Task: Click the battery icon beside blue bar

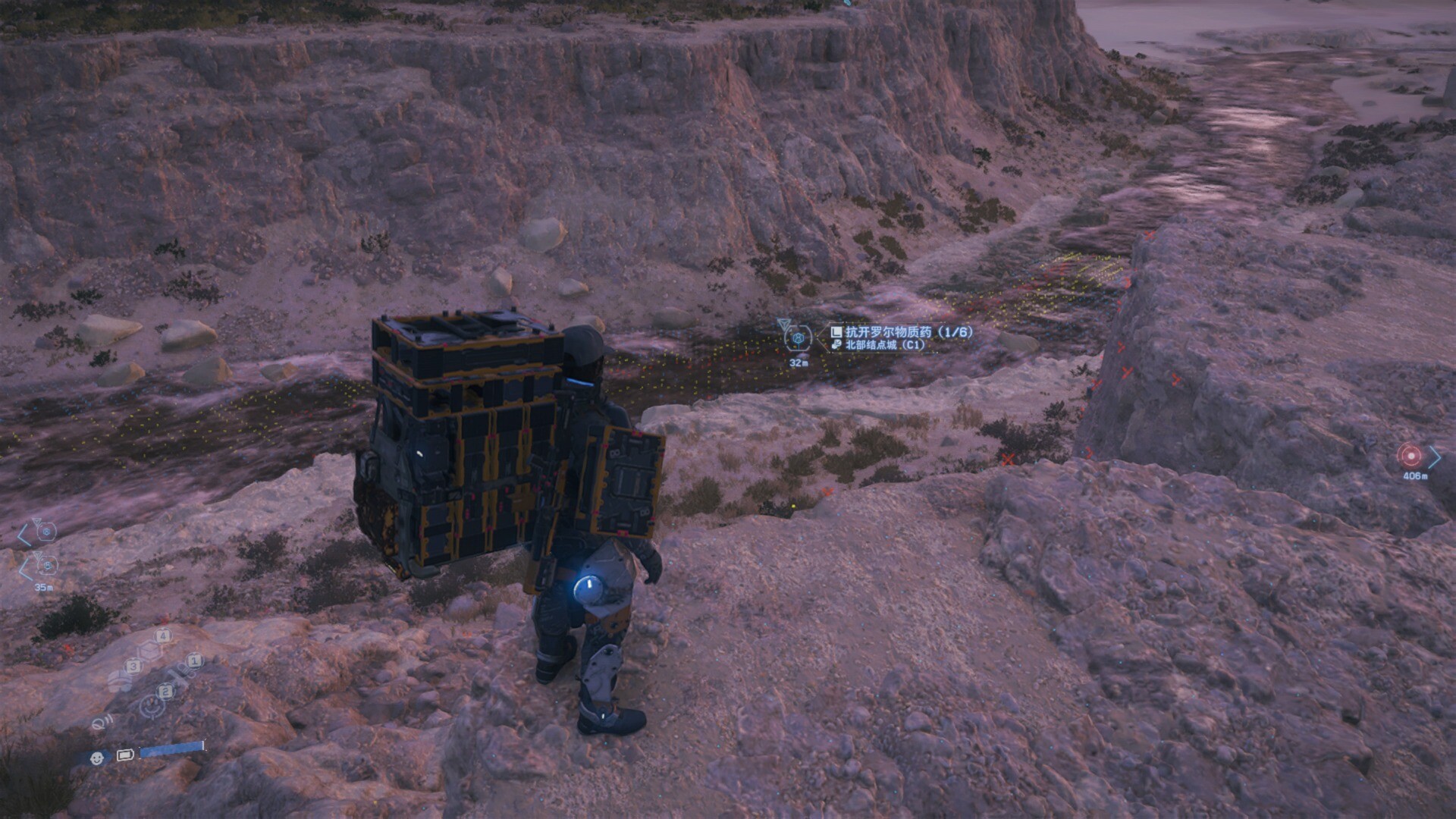Action: pyautogui.click(x=125, y=755)
